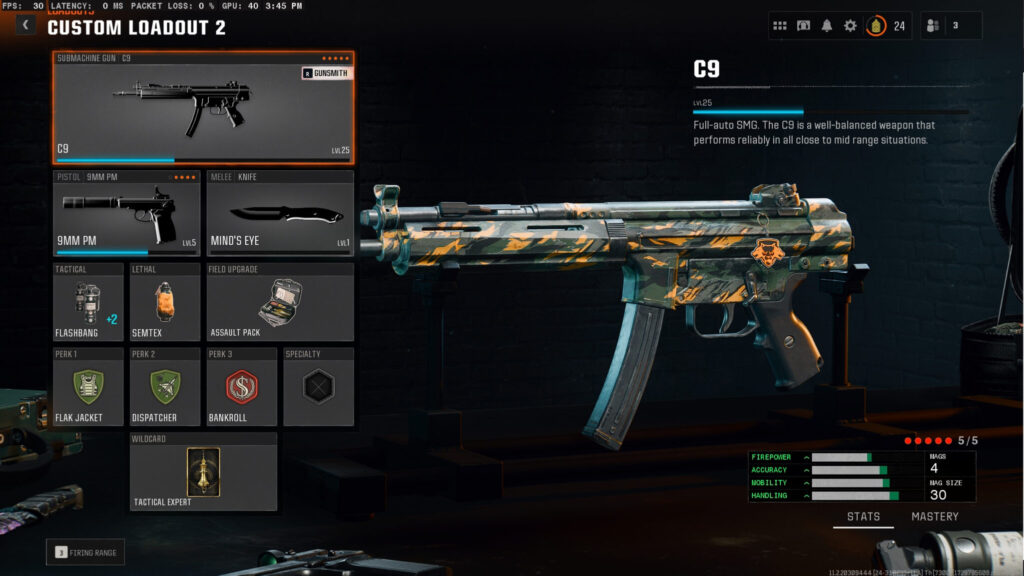Open the Gunsmith for the C9
The height and width of the screenshot is (576, 1024).
click(327, 73)
